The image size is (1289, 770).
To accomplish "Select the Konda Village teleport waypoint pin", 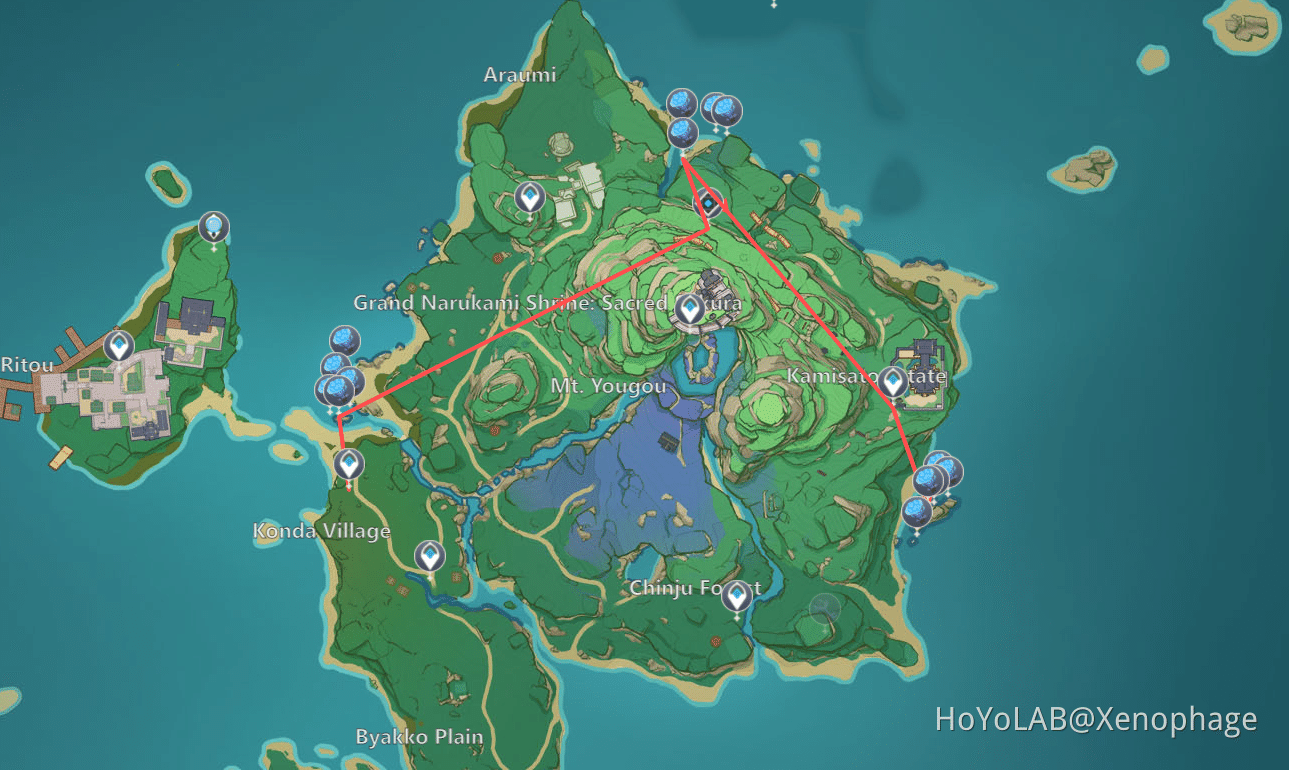I will coord(348,465).
